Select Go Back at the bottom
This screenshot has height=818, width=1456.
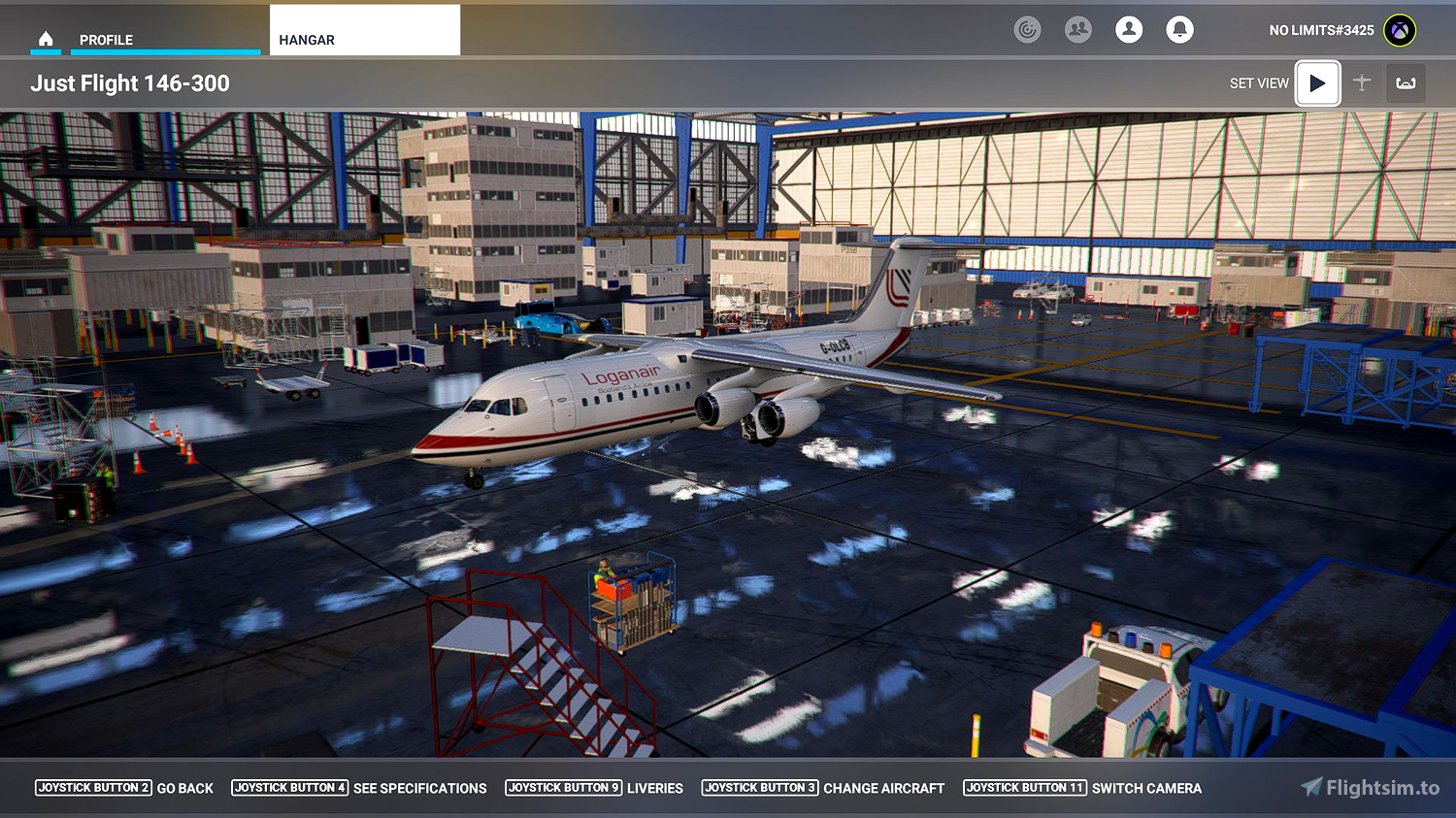[x=185, y=788]
